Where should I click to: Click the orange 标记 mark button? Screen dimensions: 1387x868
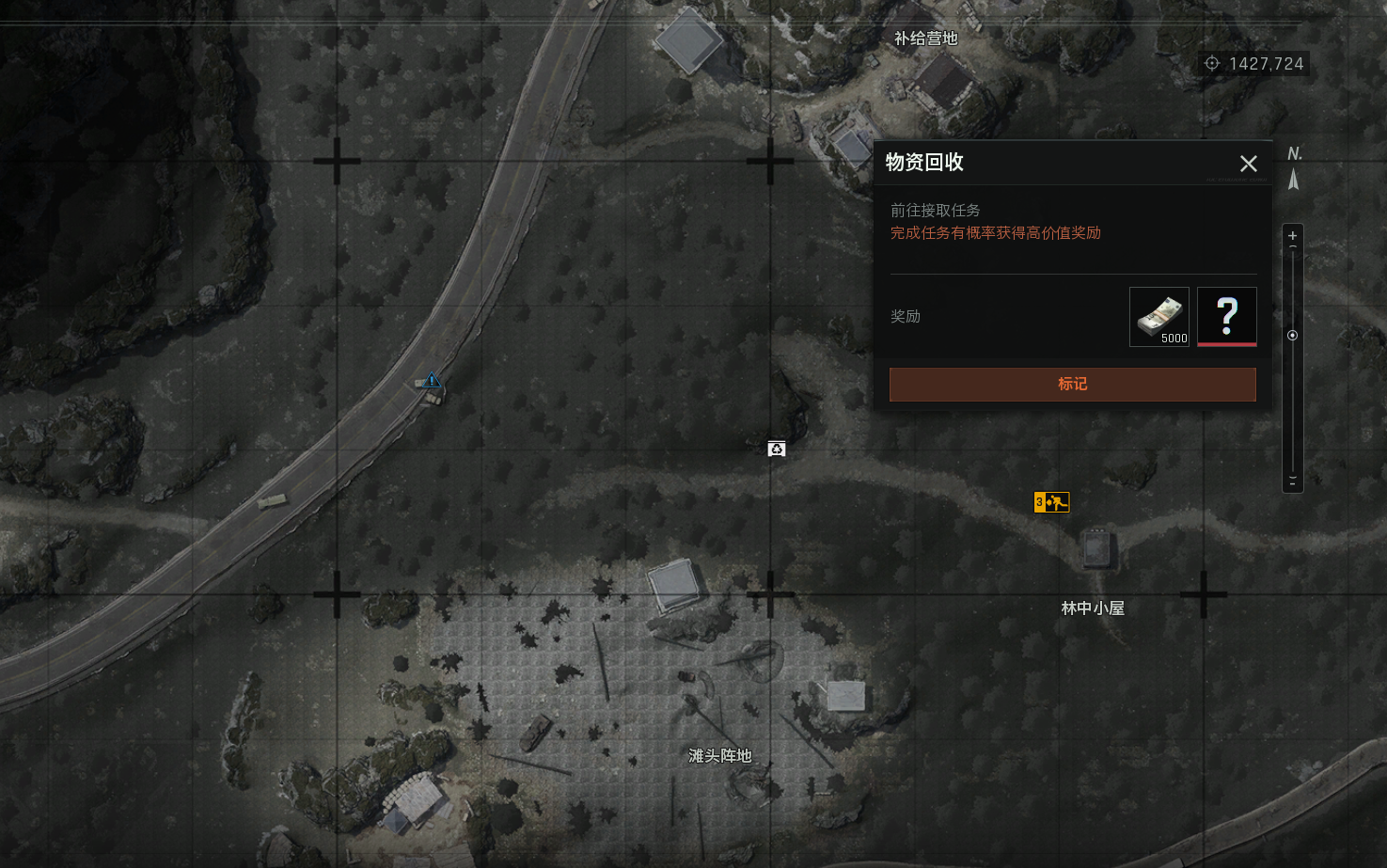tap(1072, 384)
